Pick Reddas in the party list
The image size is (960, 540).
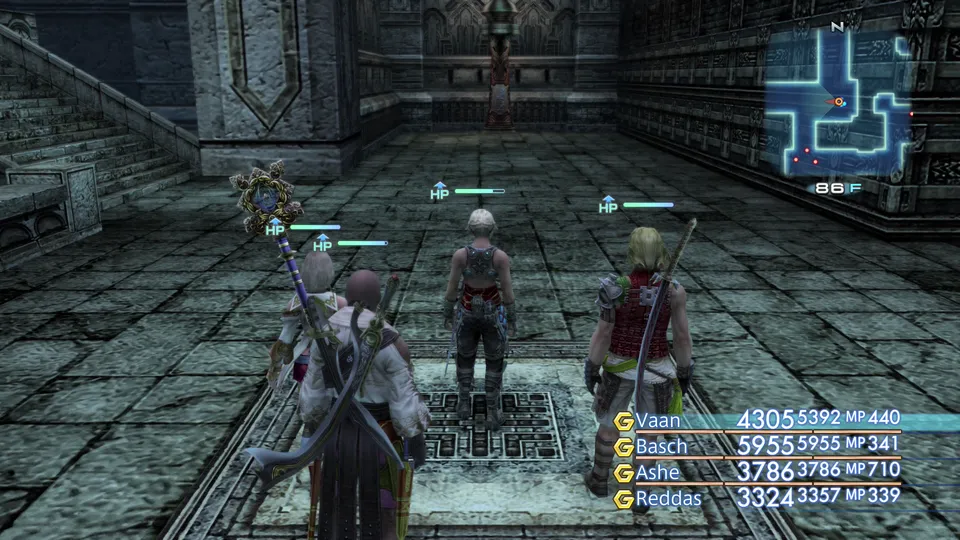click(669, 496)
